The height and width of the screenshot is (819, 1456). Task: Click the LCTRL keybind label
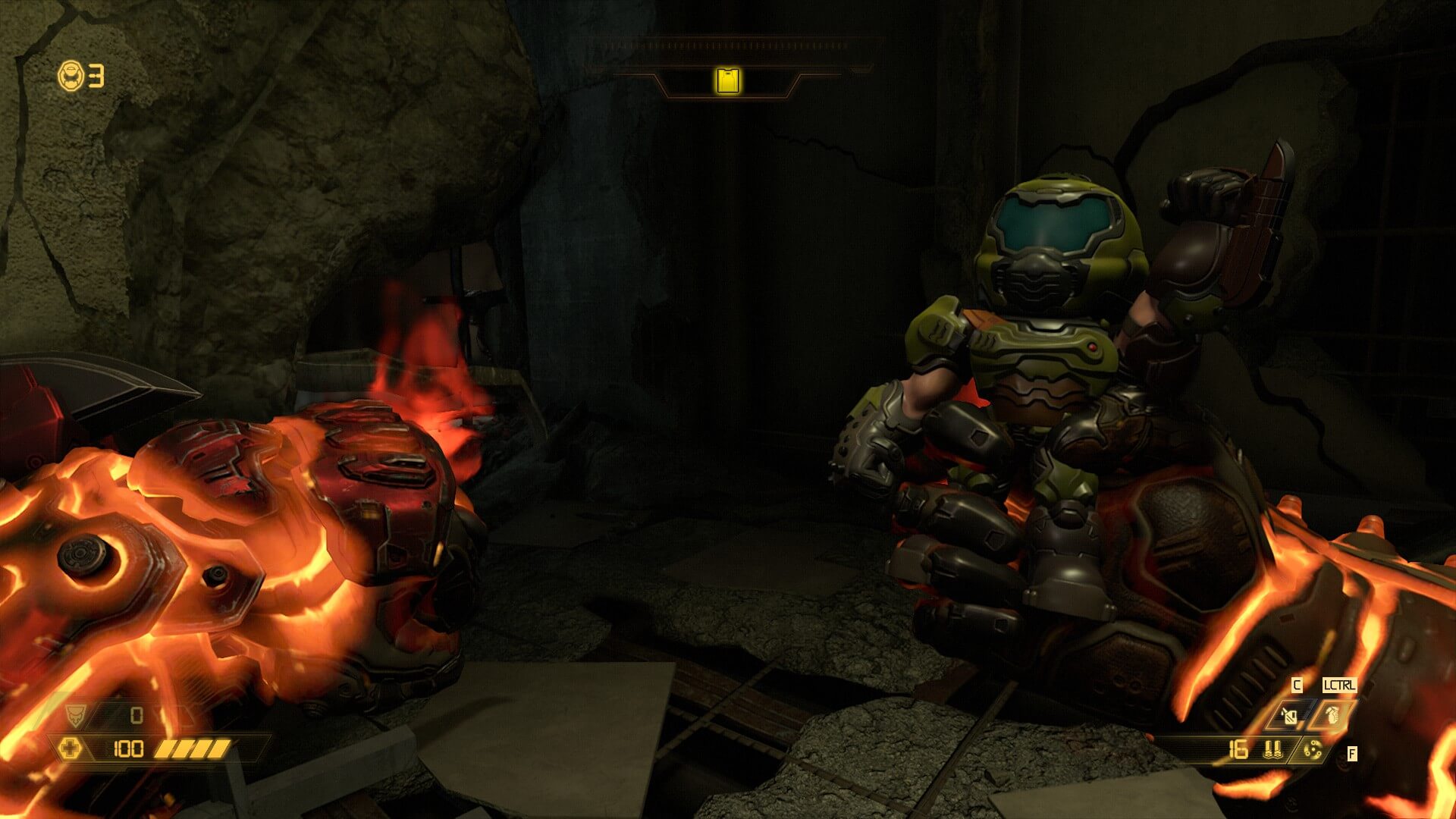click(1340, 685)
